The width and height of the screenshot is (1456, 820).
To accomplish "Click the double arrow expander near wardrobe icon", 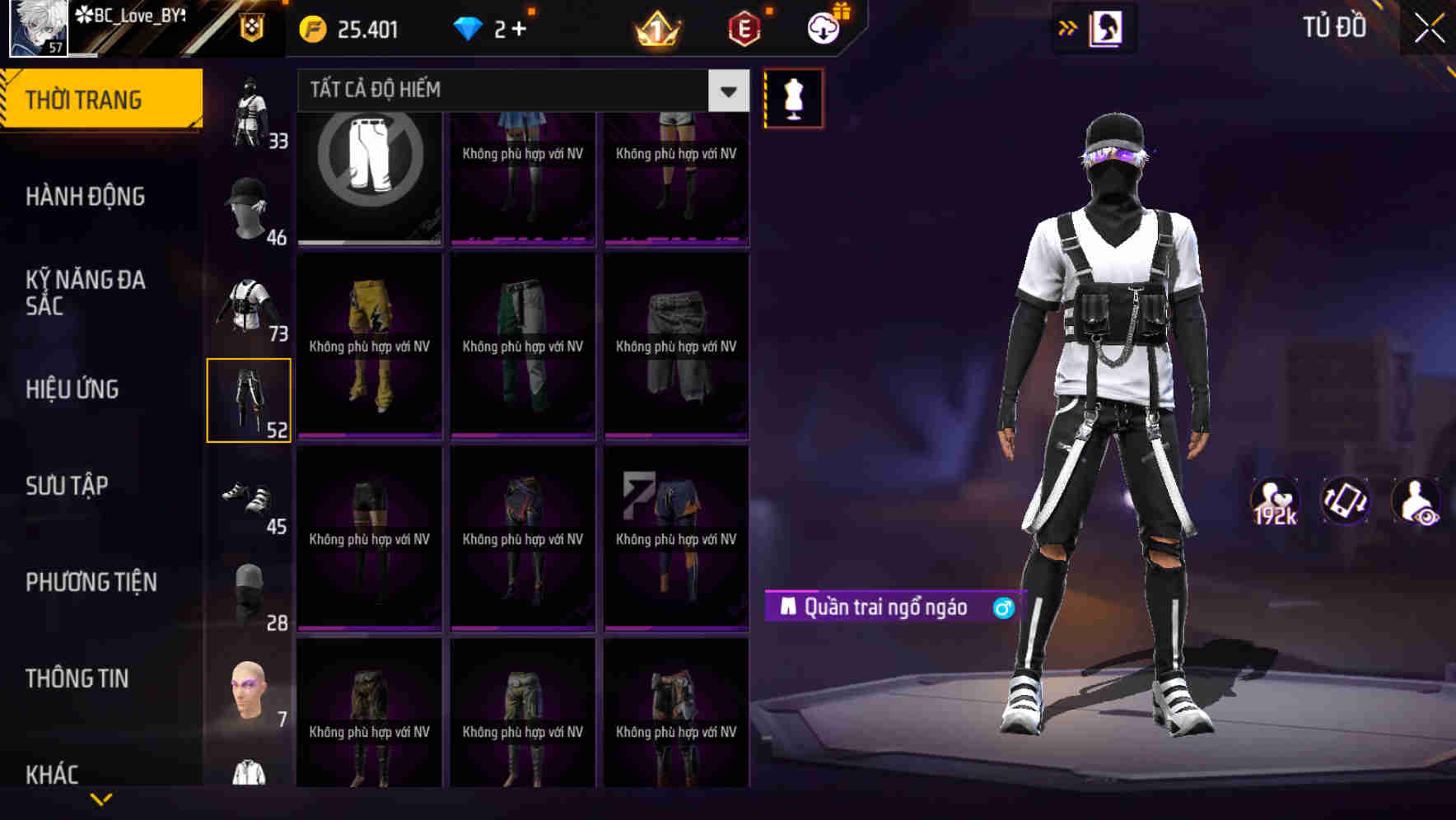I will [1068, 27].
